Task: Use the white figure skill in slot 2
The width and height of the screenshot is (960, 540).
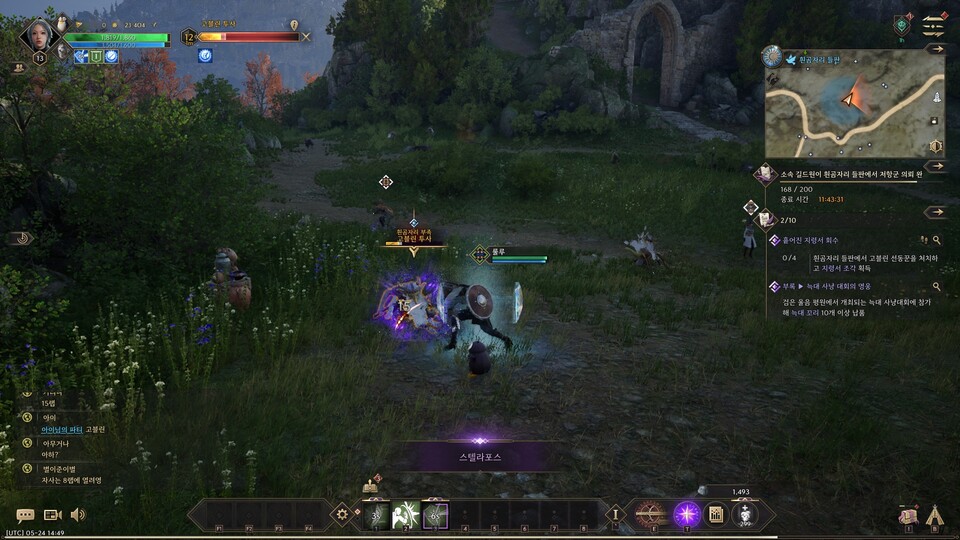Action: [x=406, y=514]
